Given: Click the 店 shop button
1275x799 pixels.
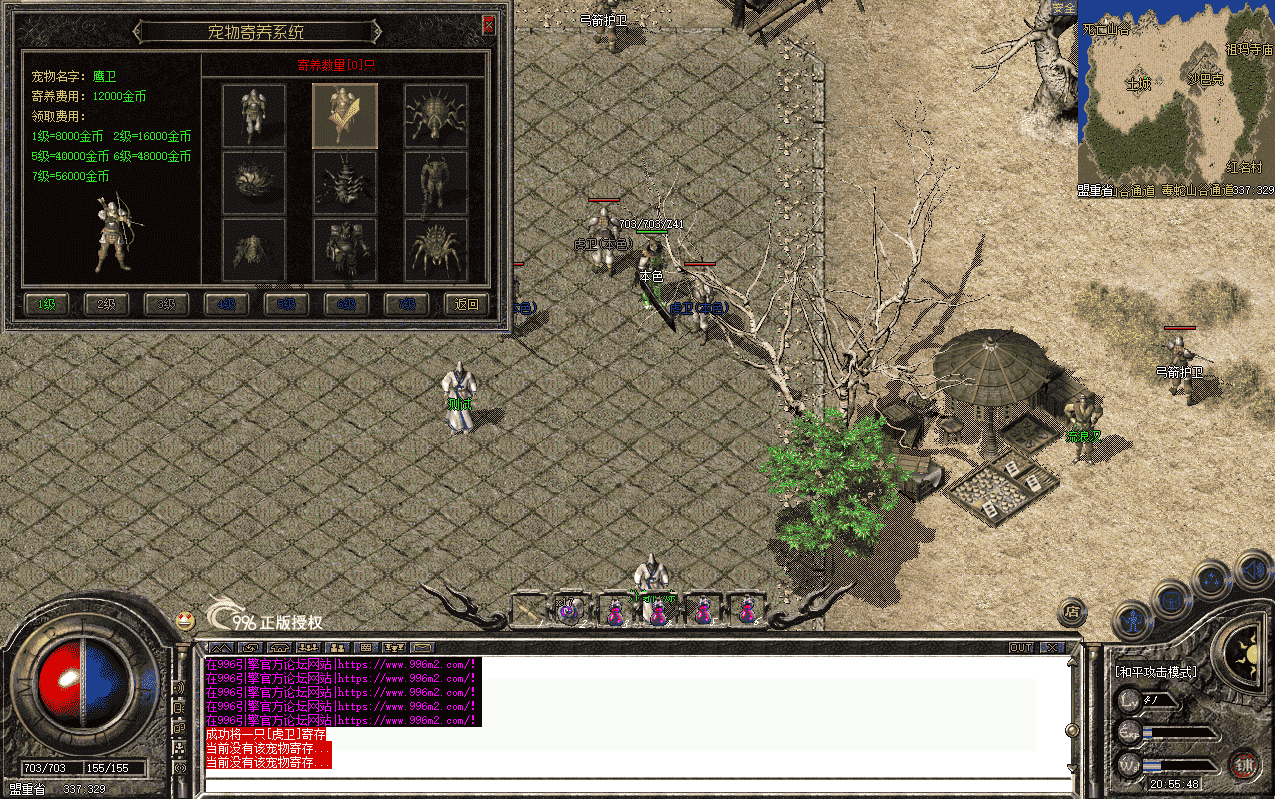Looking at the screenshot, I should [1072, 610].
